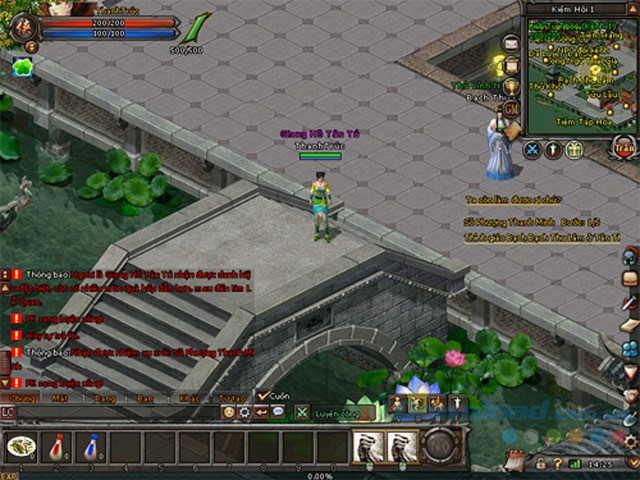This screenshot has height=480, width=640.
Task: Switch to the Bang chat tab
Action: click(x=104, y=397)
